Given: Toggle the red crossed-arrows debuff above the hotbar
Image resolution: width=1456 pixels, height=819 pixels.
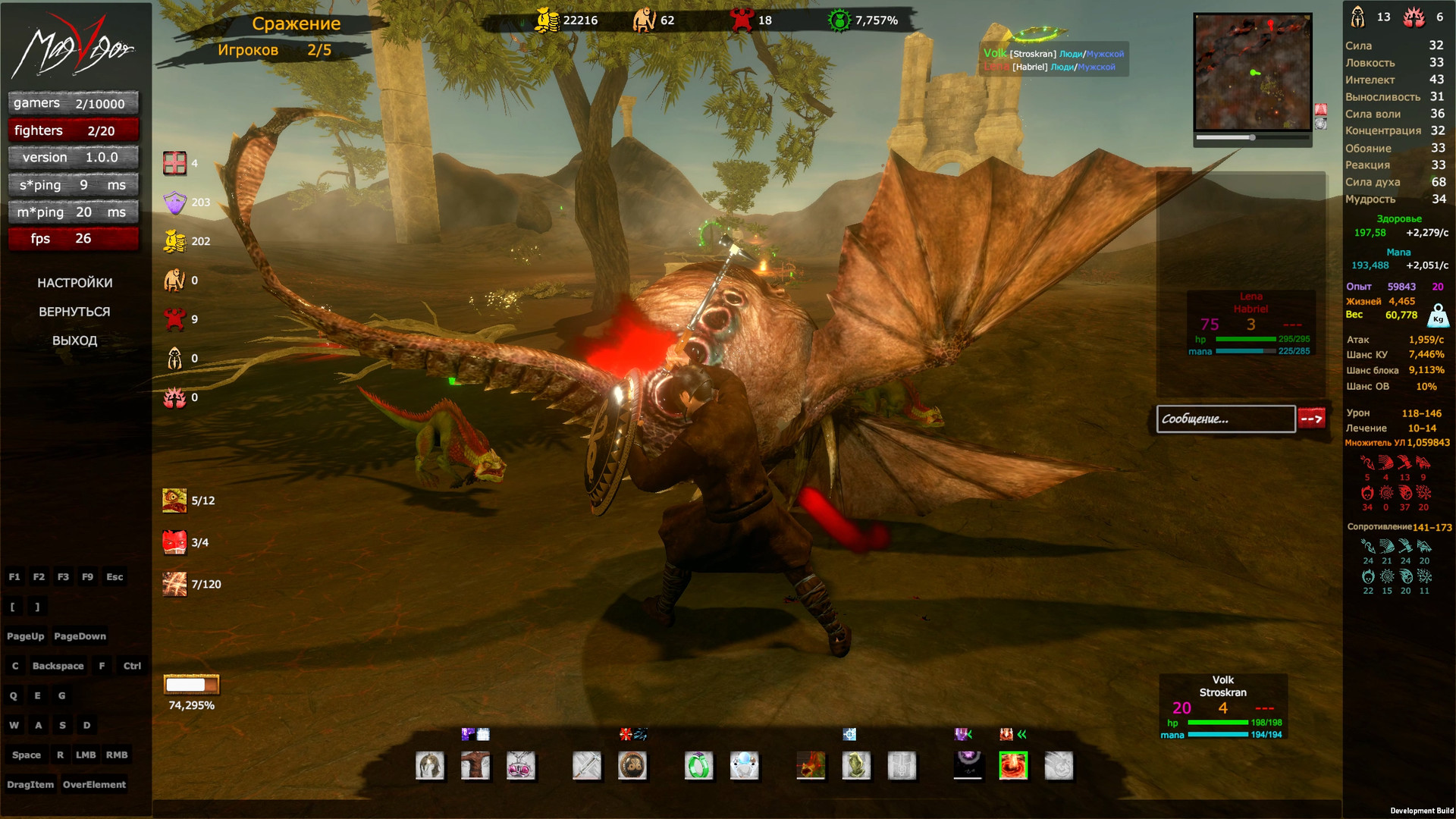Looking at the screenshot, I should point(624,733).
